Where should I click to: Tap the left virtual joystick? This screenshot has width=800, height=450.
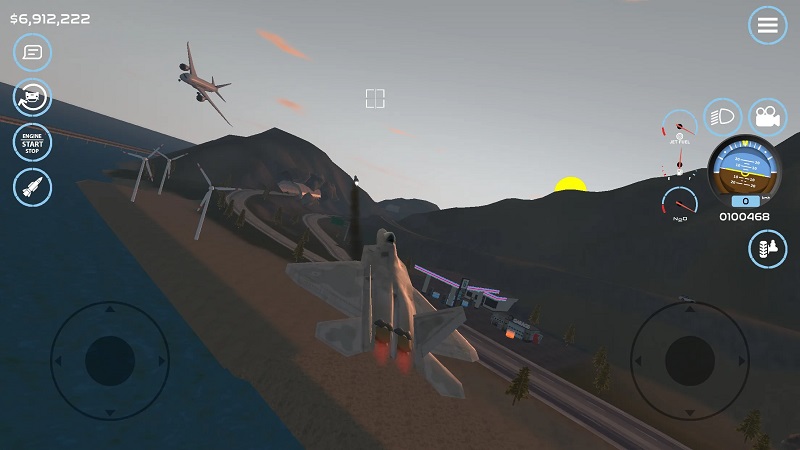click(109, 360)
